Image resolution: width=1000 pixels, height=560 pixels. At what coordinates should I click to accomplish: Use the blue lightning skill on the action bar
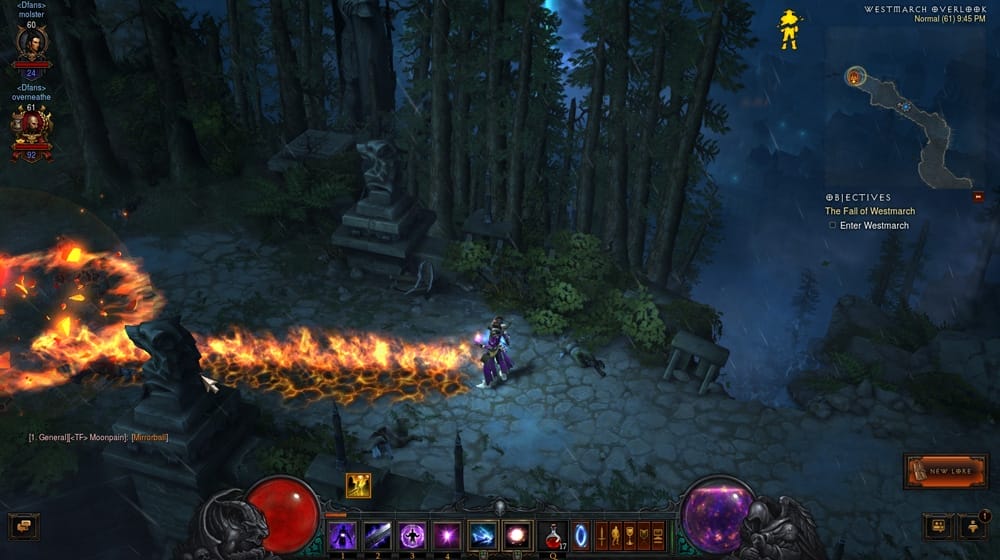coord(483,535)
